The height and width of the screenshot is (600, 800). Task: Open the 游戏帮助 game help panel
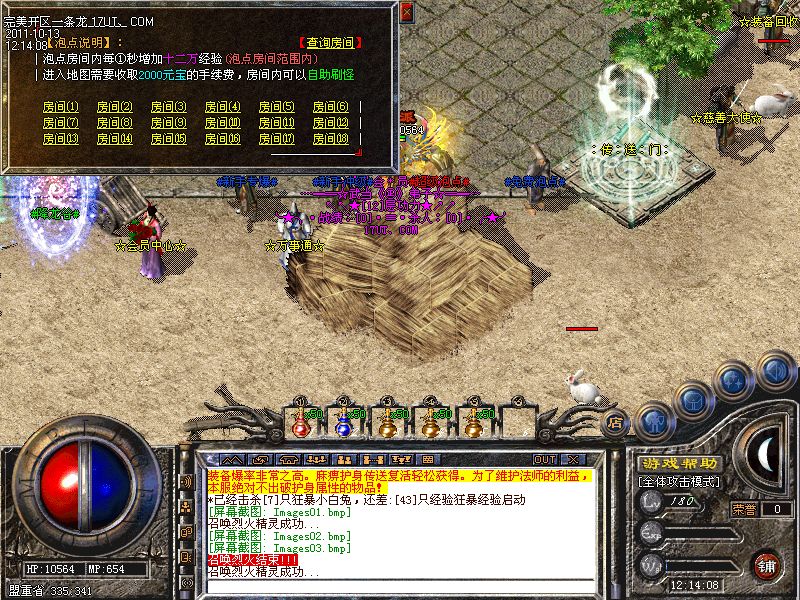[679, 464]
